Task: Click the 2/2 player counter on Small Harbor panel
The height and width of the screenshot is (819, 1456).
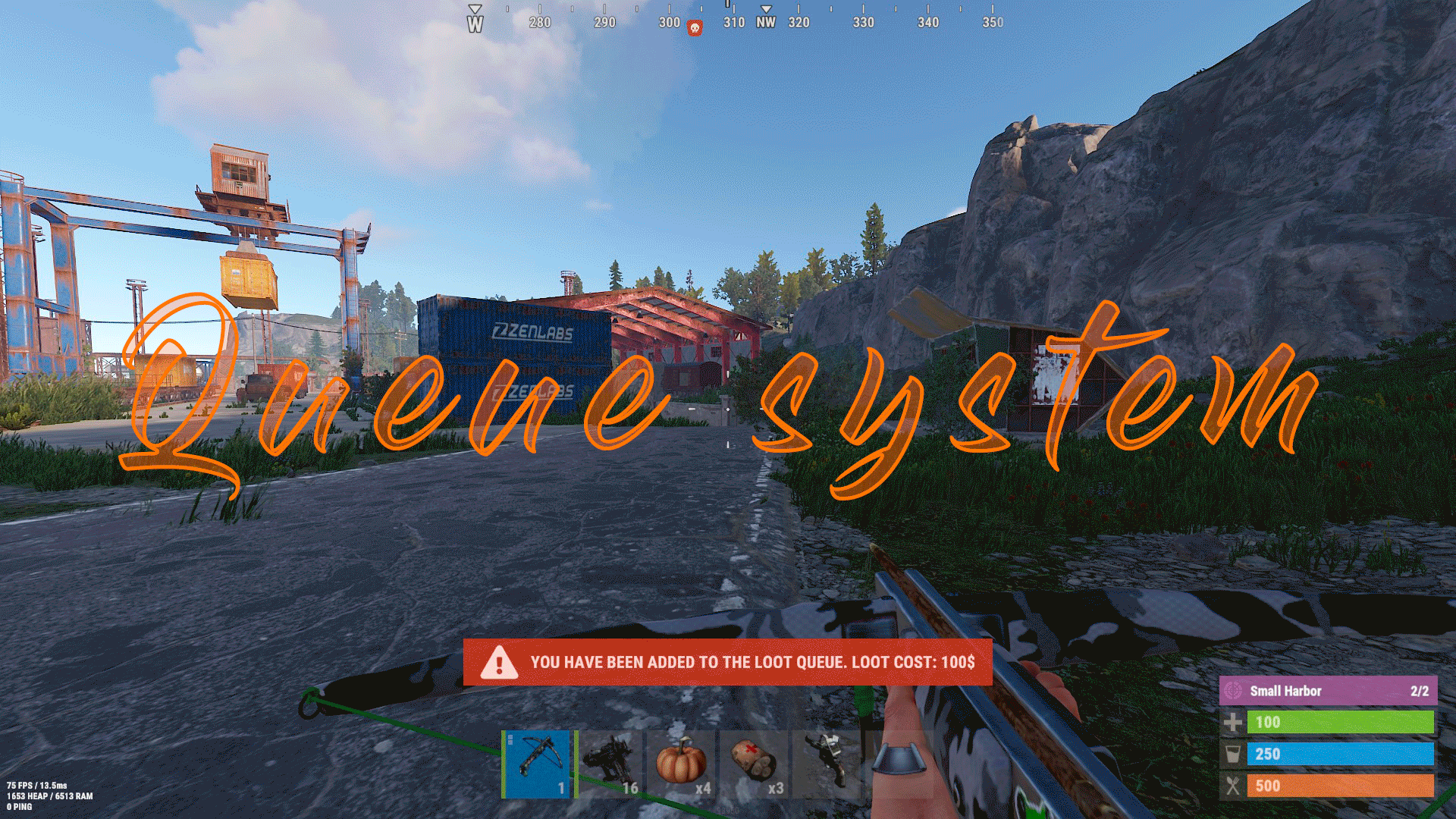Action: (1420, 691)
